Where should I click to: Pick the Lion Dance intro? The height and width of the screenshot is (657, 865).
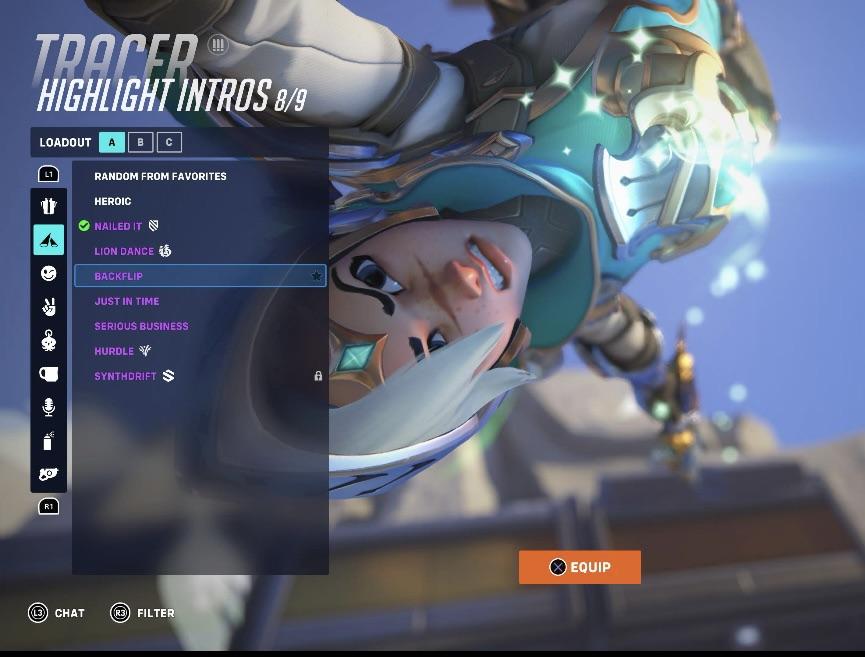click(x=124, y=251)
